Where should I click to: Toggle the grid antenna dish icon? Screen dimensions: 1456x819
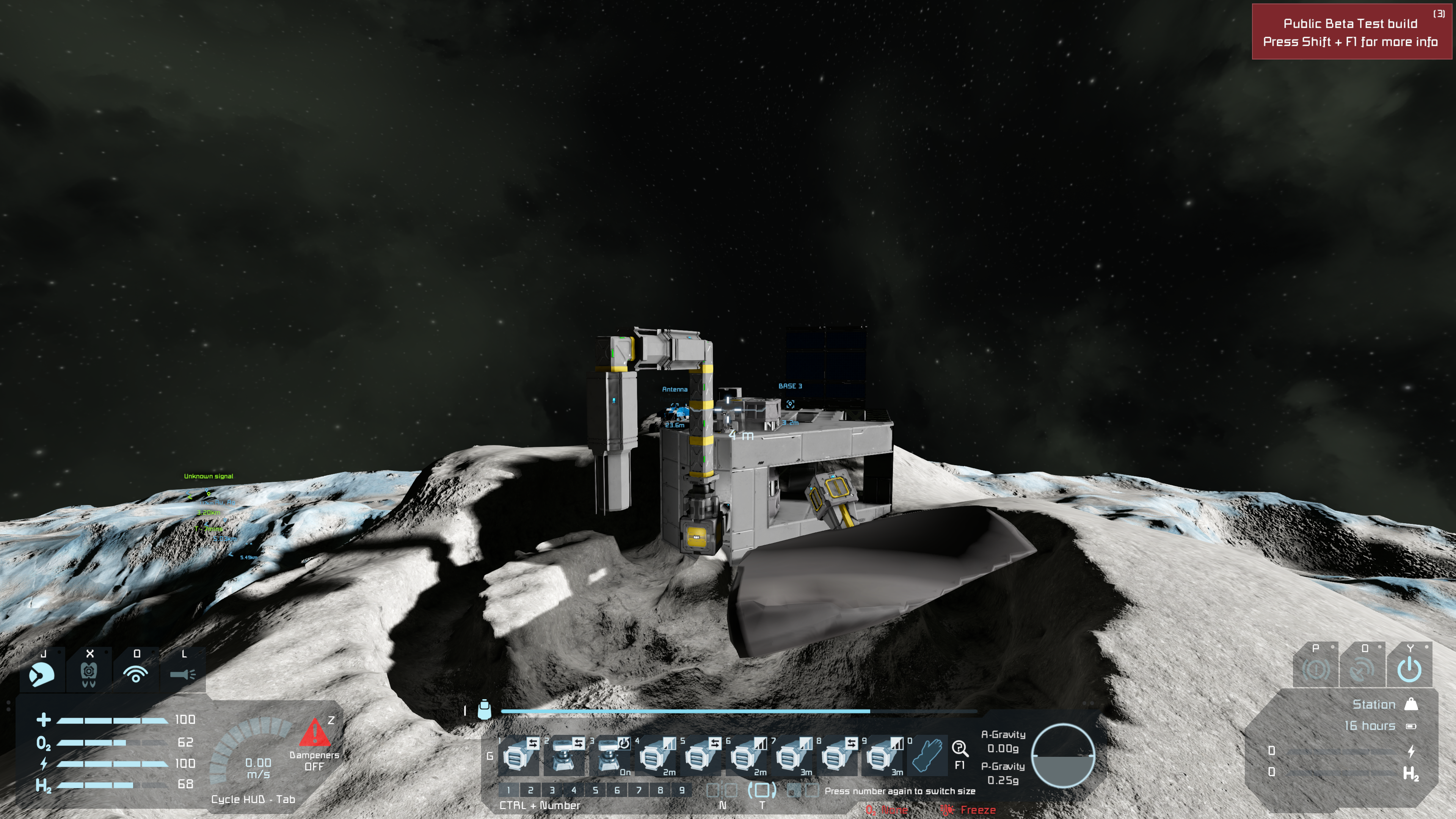tap(1362, 669)
